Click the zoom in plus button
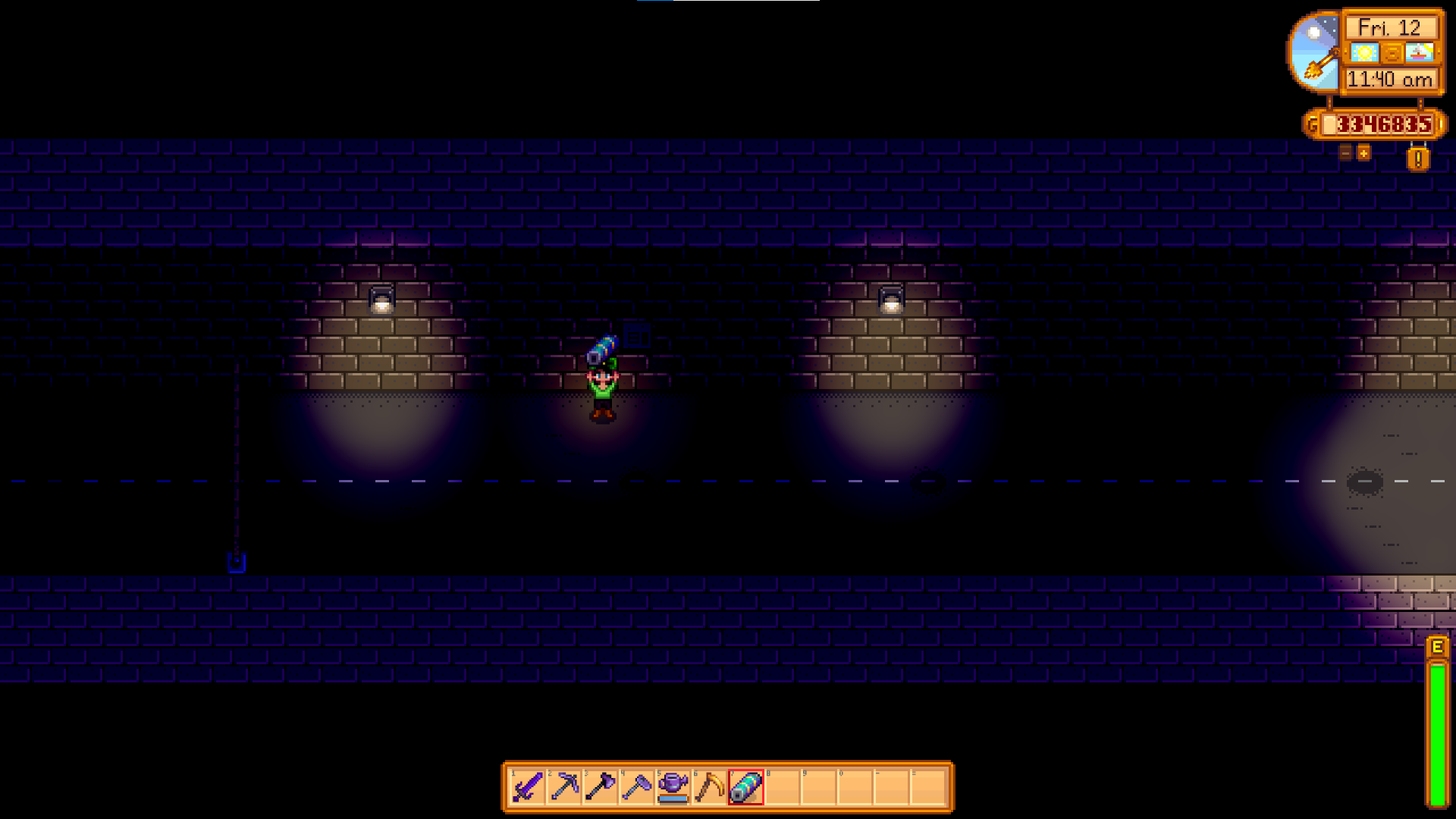This screenshot has width=1456, height=819. point(1363,153)
